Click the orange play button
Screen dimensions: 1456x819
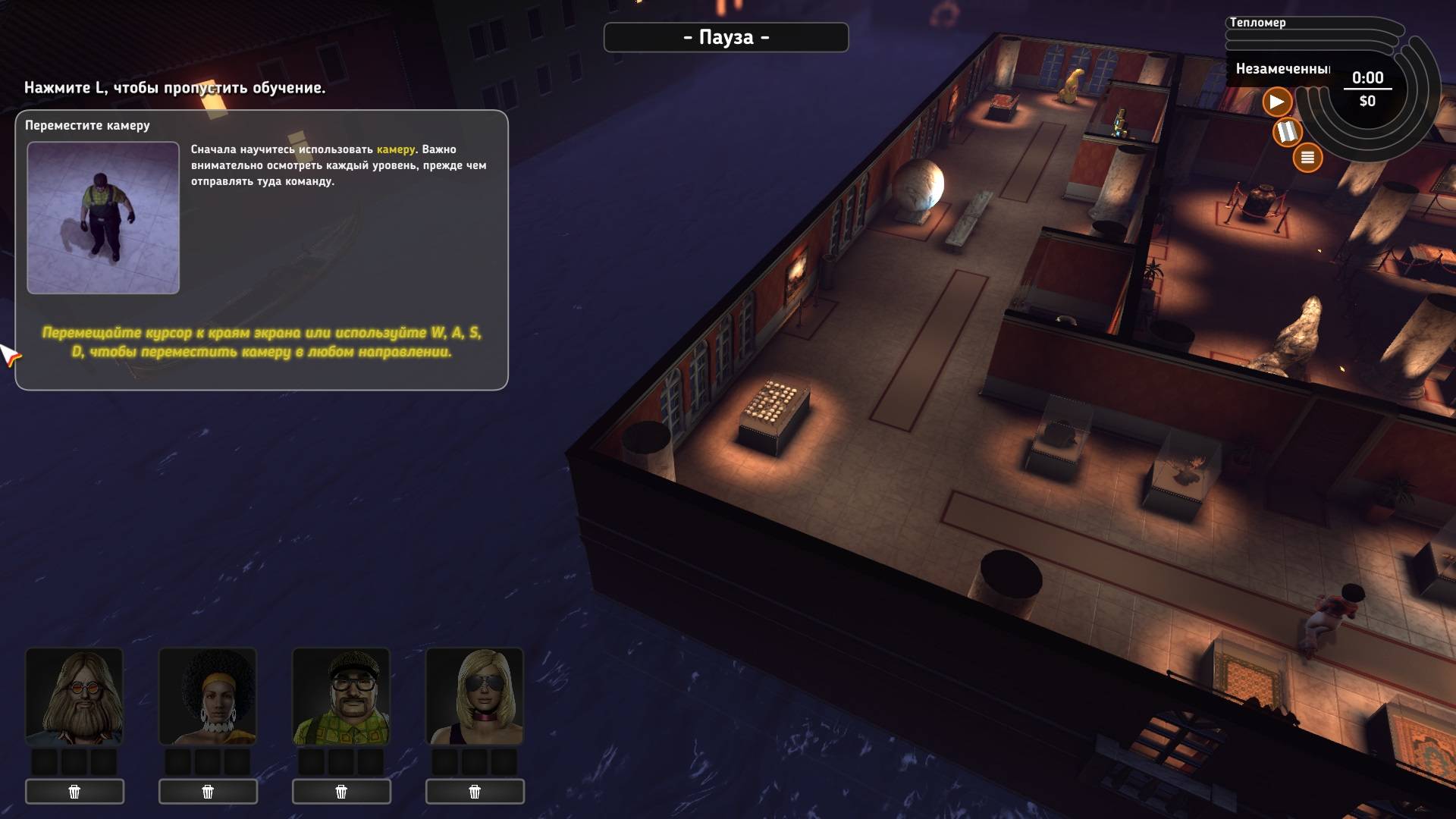[x=1277, y=102]
